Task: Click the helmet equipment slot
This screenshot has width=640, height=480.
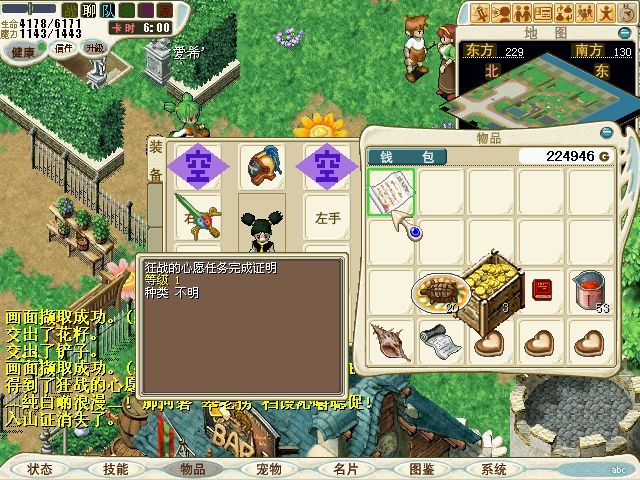Action: [263, 164]
